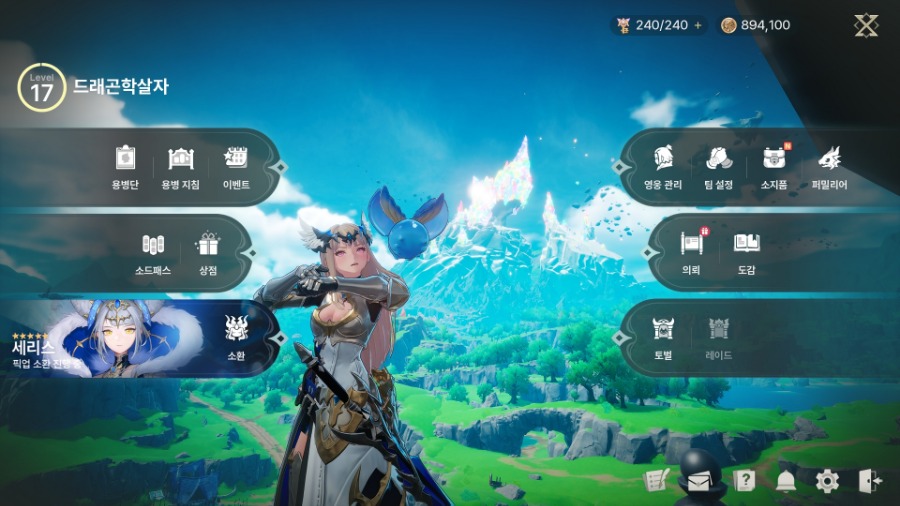Open the 이벤트 events menu
This screenshot has width=900, height=506.
tap(236, 166)
